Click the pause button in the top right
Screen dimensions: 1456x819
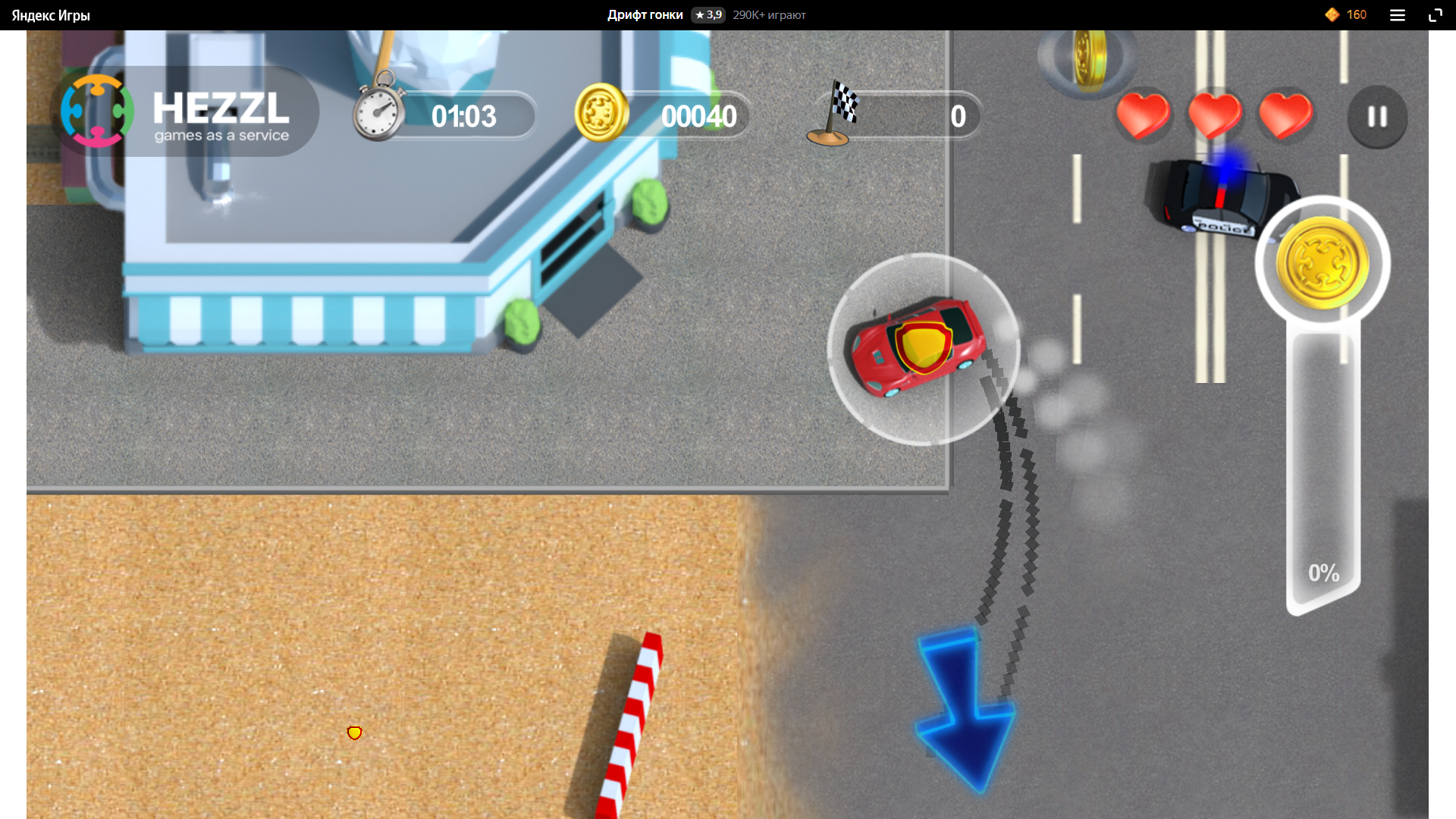tap(1377, 118)
